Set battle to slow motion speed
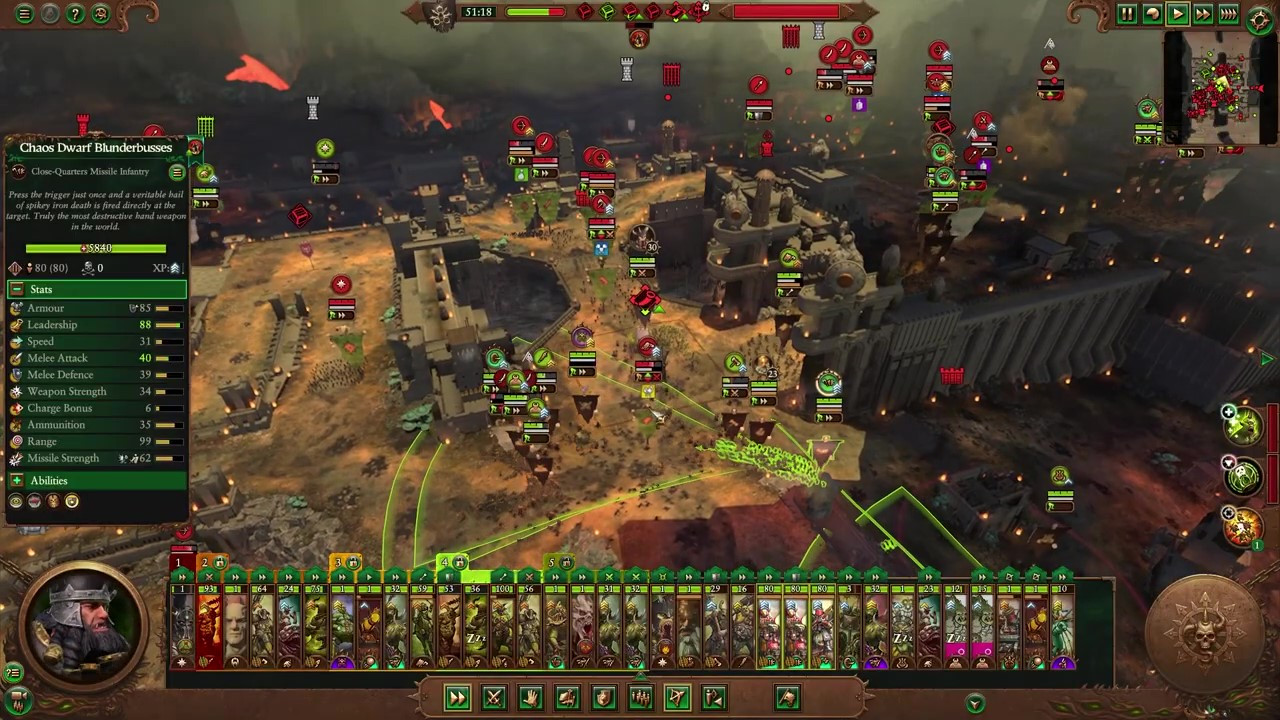Screen dimensions: 1280x720 coord(1152,14)
